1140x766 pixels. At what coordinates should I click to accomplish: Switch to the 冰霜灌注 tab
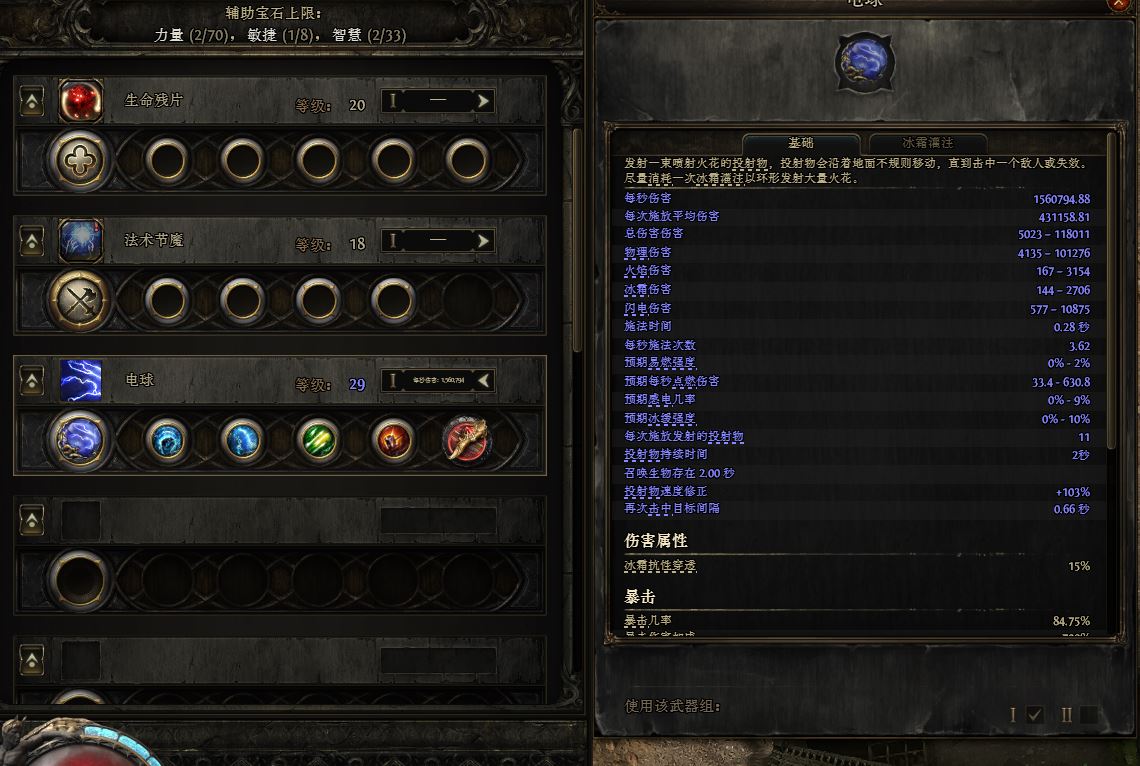tap(928, 143)
